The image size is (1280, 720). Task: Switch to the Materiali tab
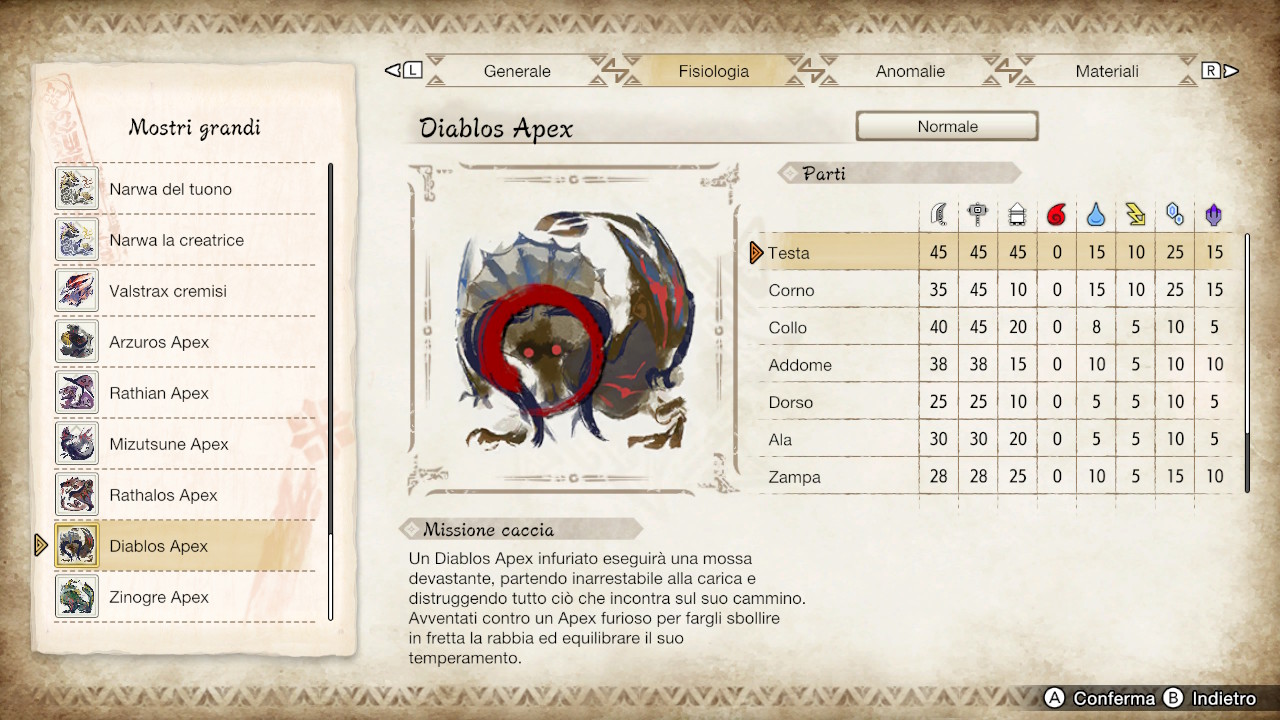pyautogui.click(x=1106, y=71)
